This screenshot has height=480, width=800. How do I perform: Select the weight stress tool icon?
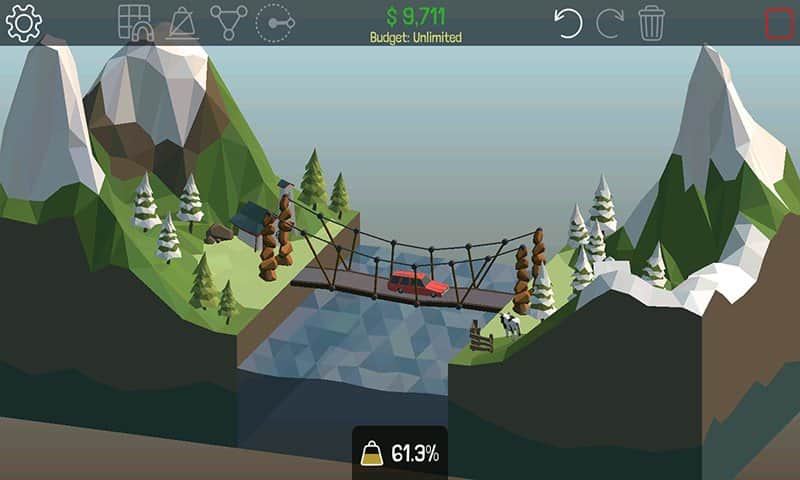click(182, 22)
